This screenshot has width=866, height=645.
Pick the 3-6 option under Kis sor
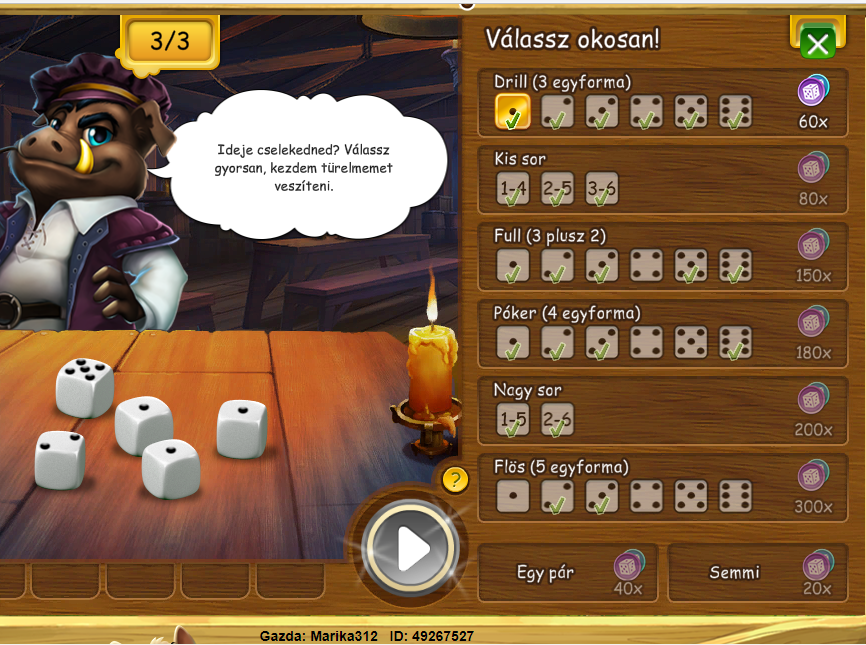point(602,189)
